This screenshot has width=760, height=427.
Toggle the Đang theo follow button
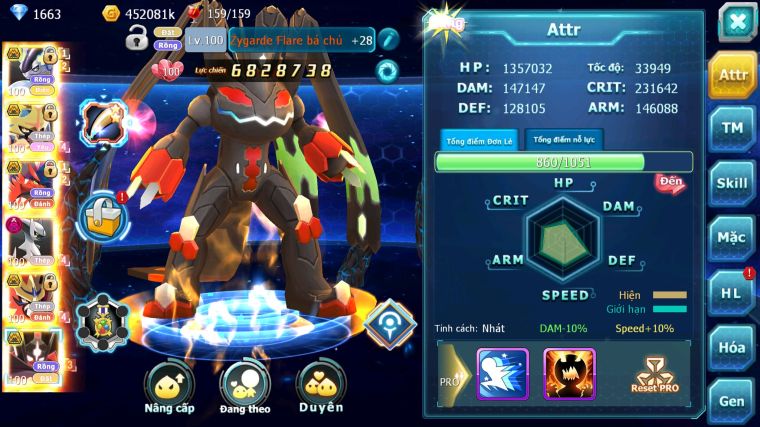246,388
